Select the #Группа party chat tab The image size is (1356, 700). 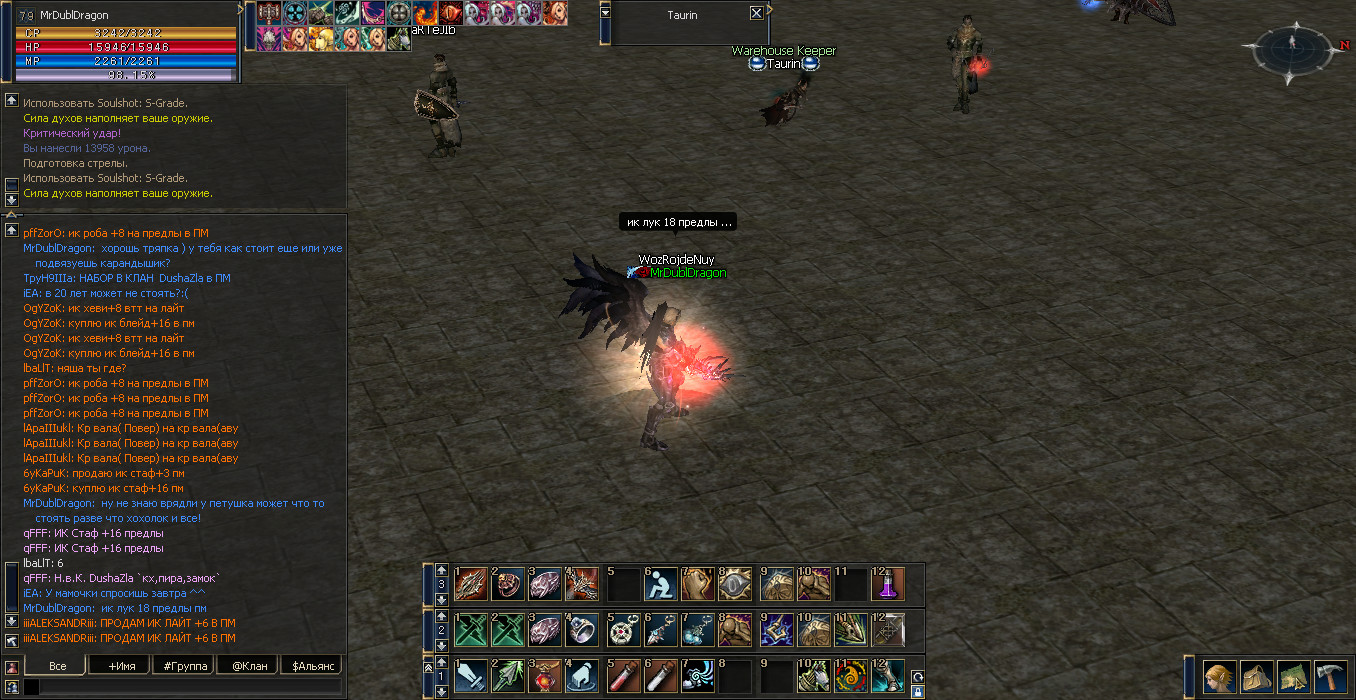(x=183, y=666)
